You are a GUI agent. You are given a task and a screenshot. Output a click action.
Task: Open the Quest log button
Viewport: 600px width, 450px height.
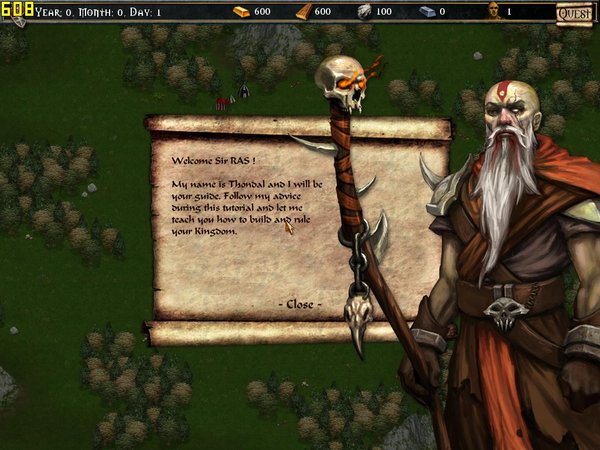pos(575,13)
